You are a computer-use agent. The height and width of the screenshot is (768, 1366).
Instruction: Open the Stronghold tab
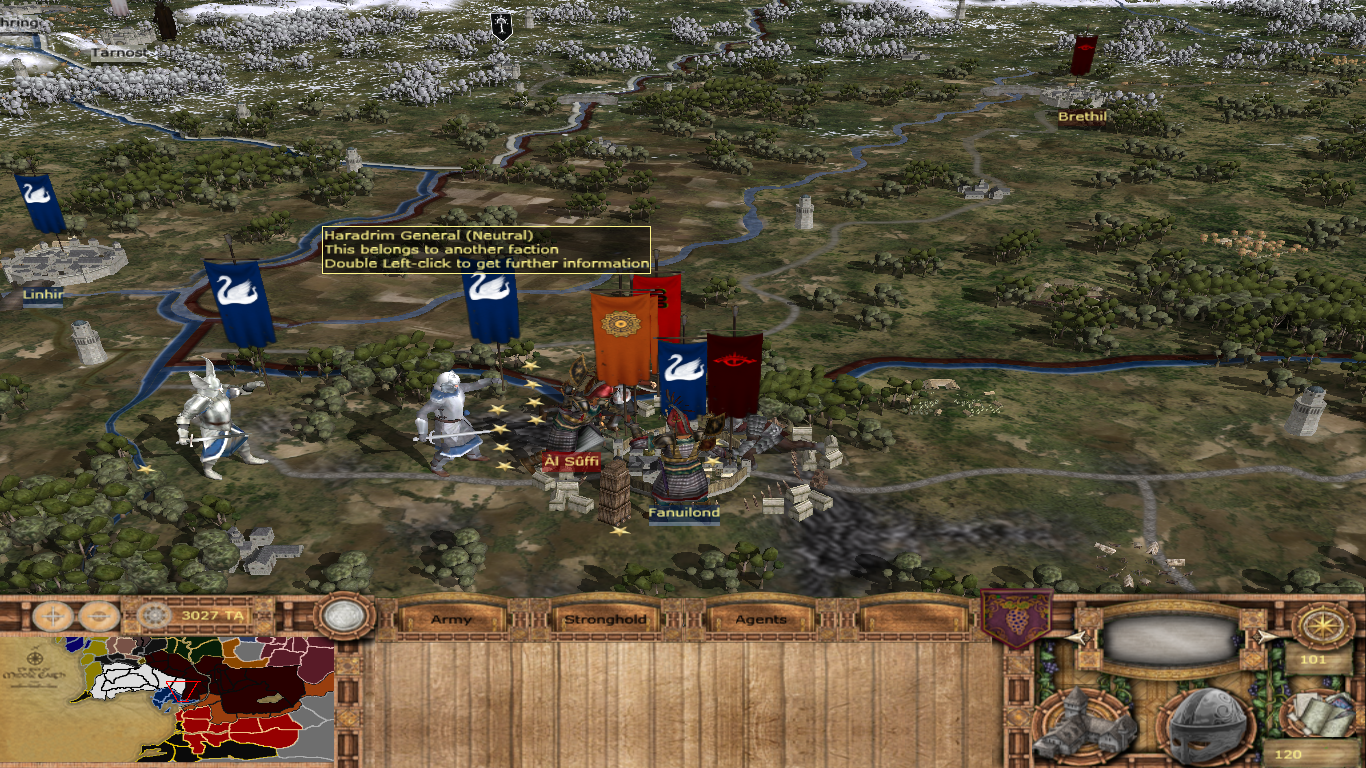(x=606, y=619)
